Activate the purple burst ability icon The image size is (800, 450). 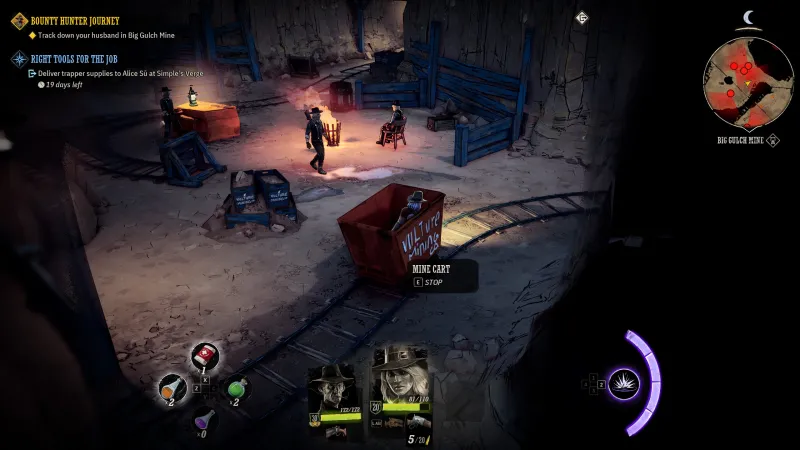click(624, 383)
